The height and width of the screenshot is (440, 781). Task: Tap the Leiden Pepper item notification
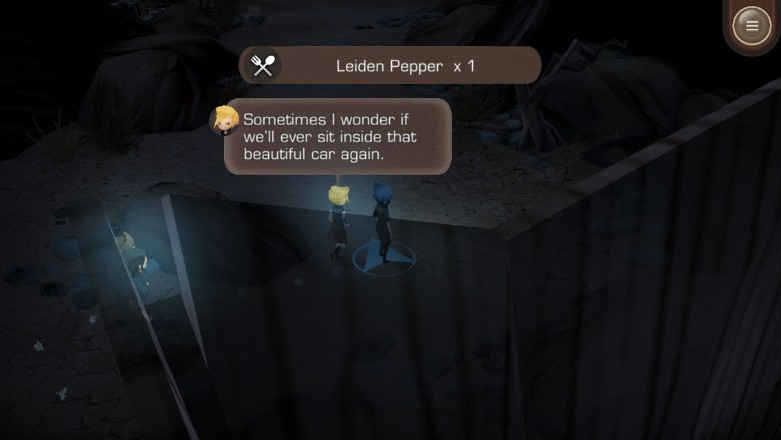point(390,66)
